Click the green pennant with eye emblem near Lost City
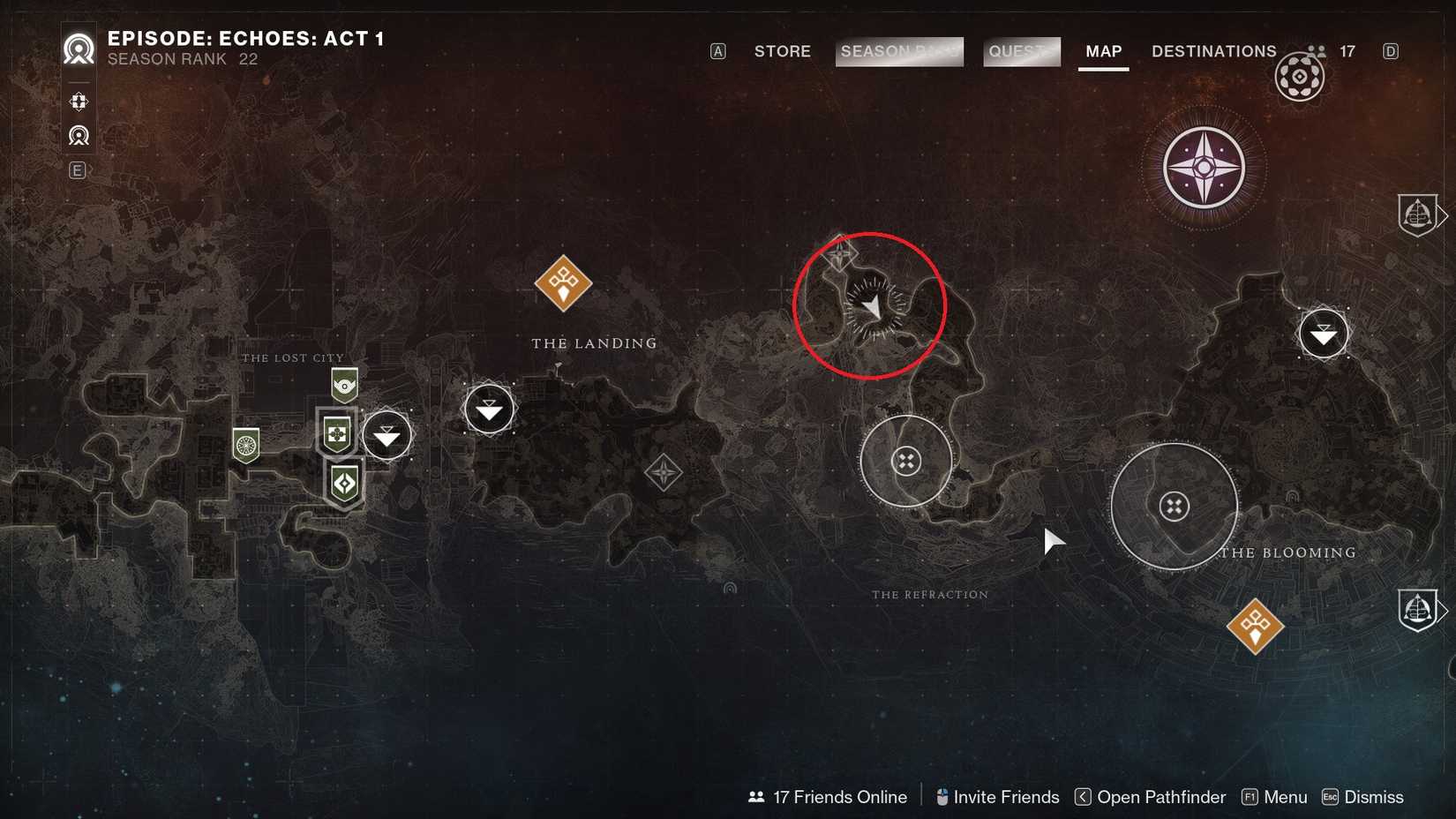The height and width of the screenshot is (819, 1456). tap(342, 384)
